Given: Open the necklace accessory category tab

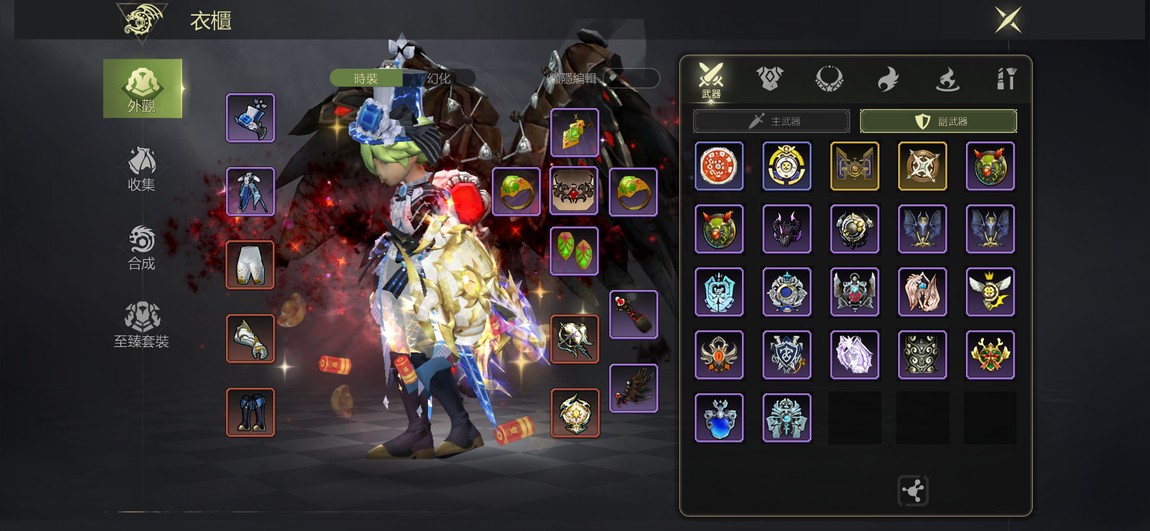Looking at the screenshot, I should pyautogui.click(x=829, y=79).
